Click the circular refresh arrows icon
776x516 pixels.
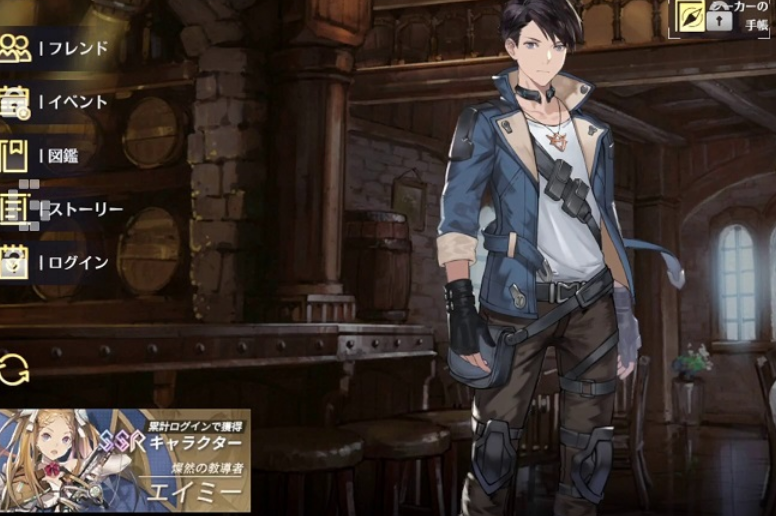pyautogui.click(x=15, y=368)
